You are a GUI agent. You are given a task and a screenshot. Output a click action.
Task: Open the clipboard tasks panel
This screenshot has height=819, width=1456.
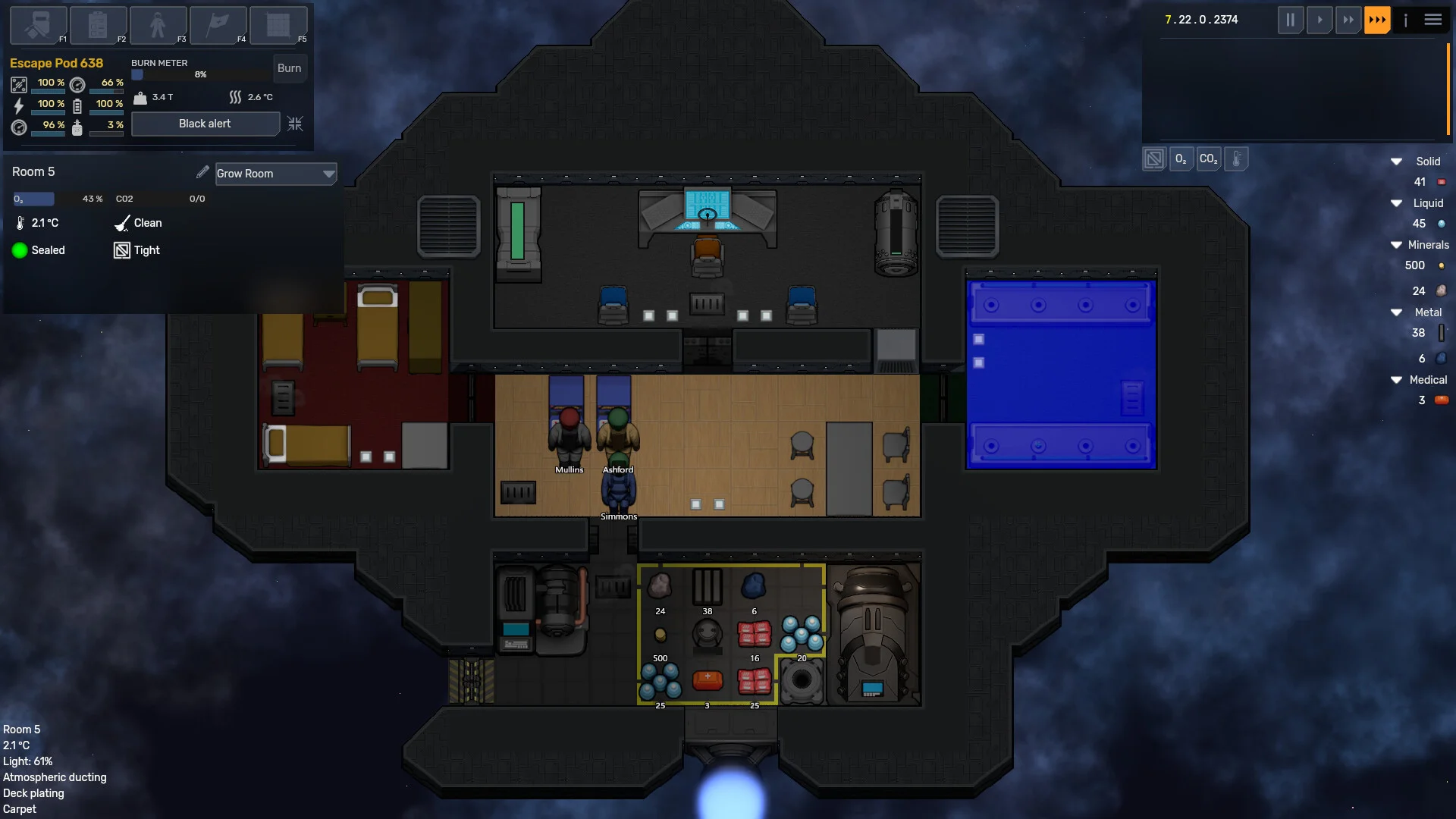(98, 25)
